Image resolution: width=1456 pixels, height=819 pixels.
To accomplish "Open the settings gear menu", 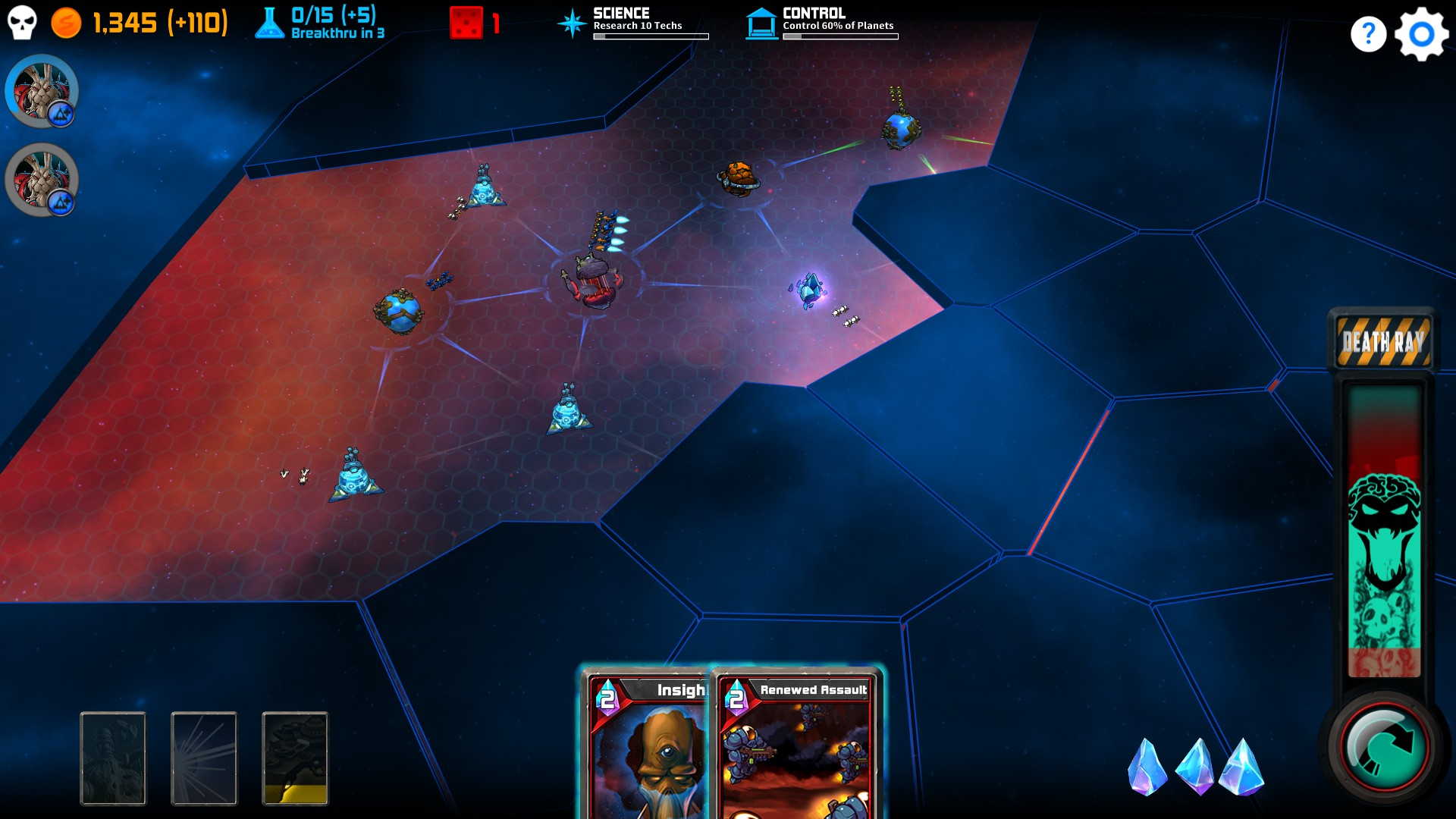I will tap(1421, 34).
